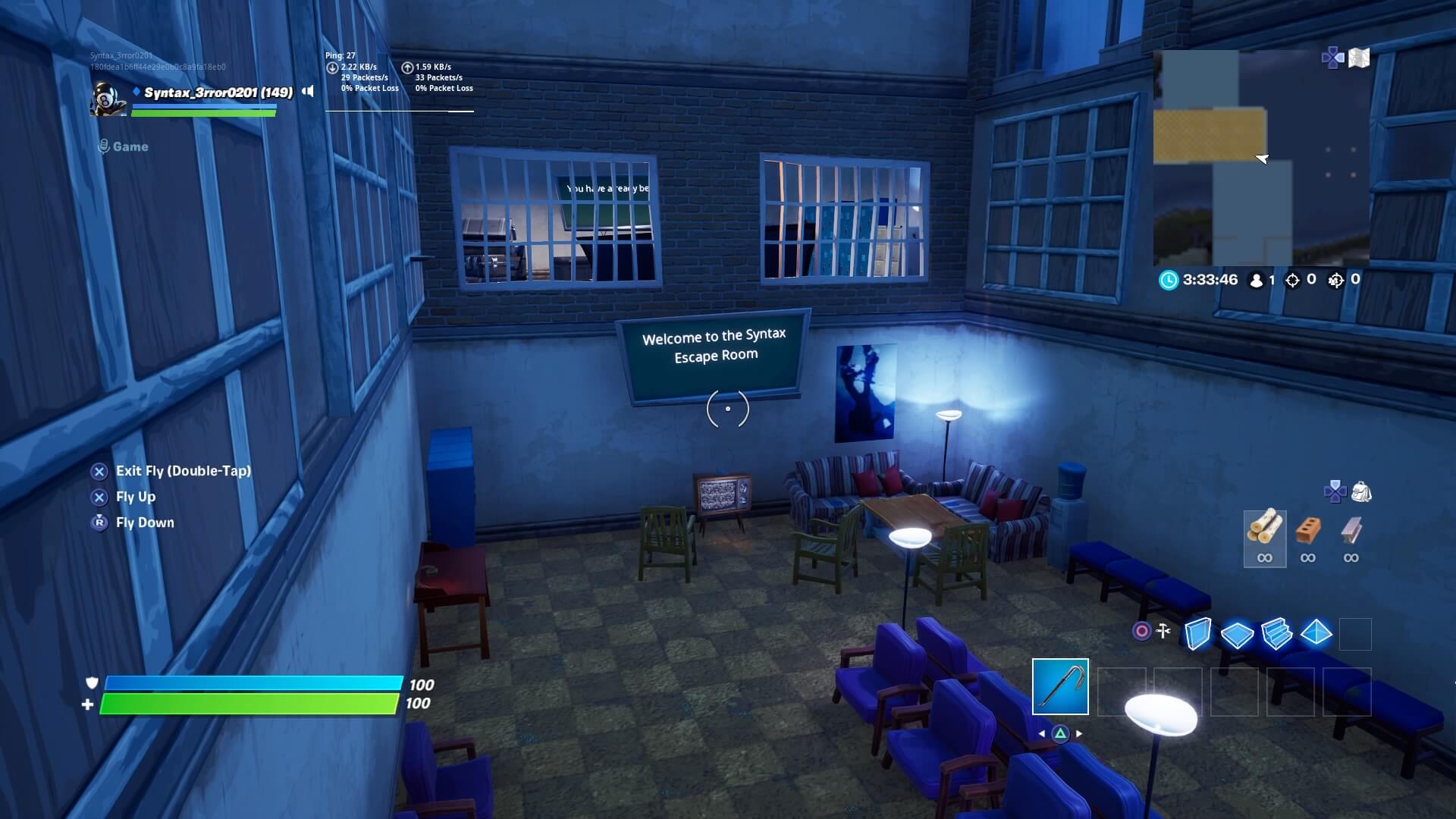Screen dimensions: 1456x819
Task: Toggle the Game voice chat microphone
Action: (x=102, y=146)
